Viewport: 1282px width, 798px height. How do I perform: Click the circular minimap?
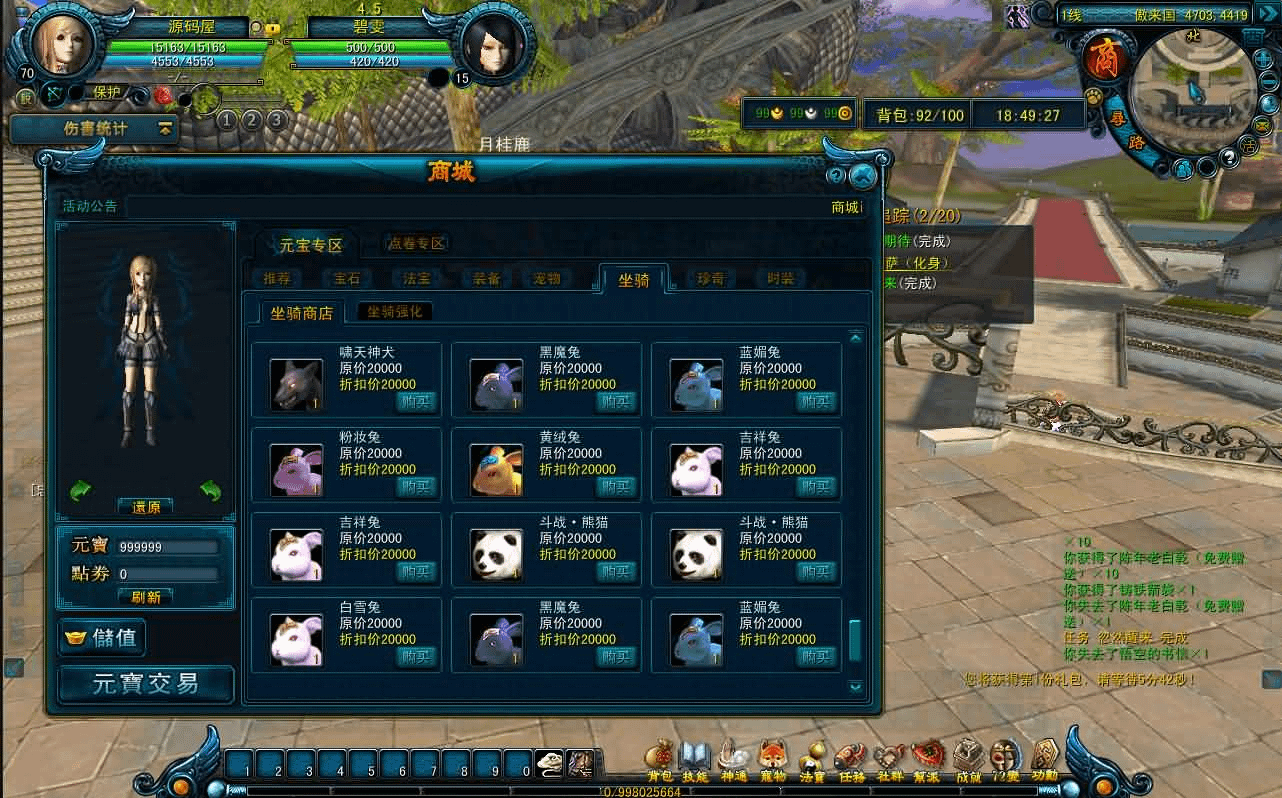[x=1192, y=95]
